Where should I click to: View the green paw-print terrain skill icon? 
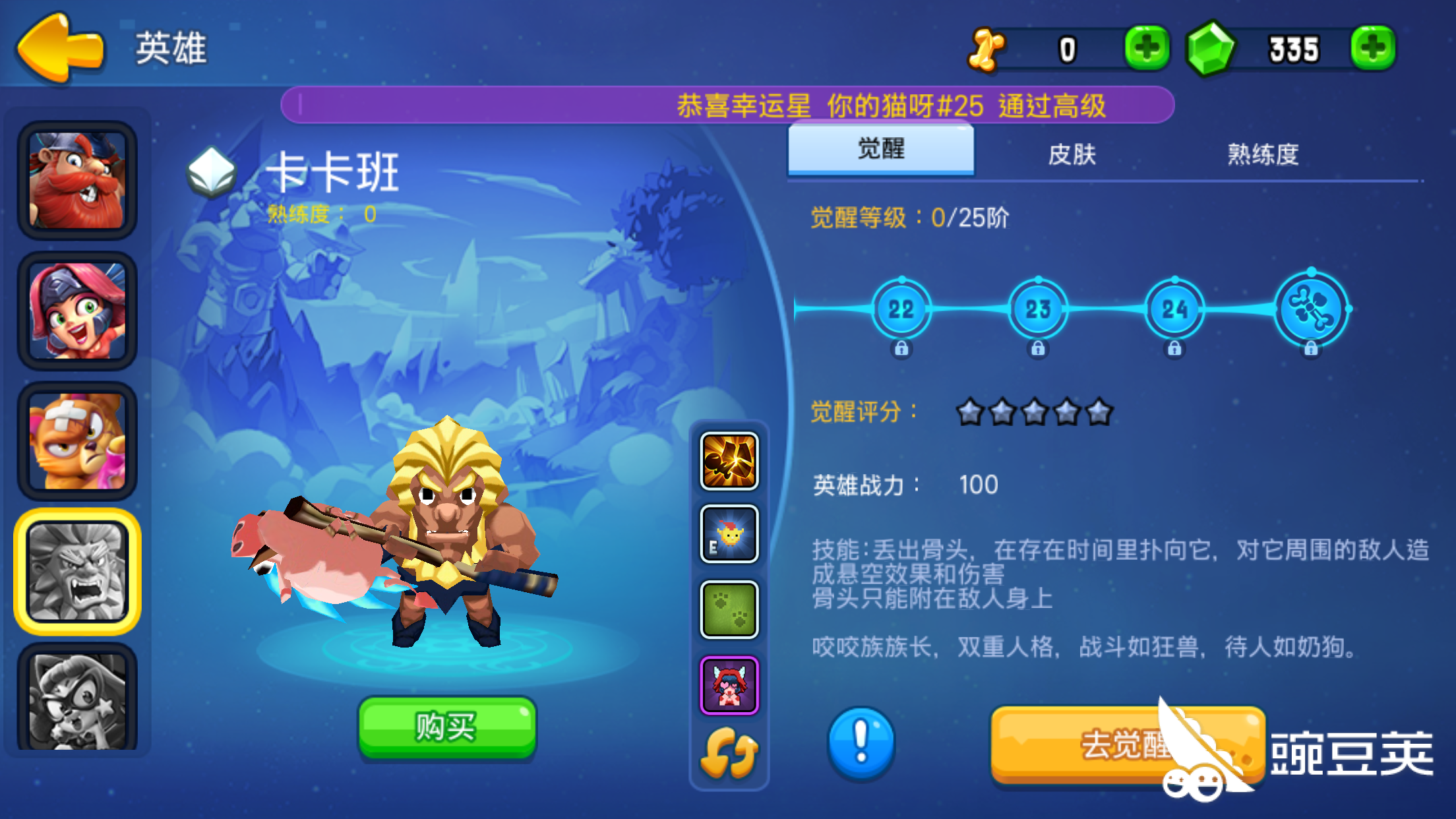click(x=728, y=607)
